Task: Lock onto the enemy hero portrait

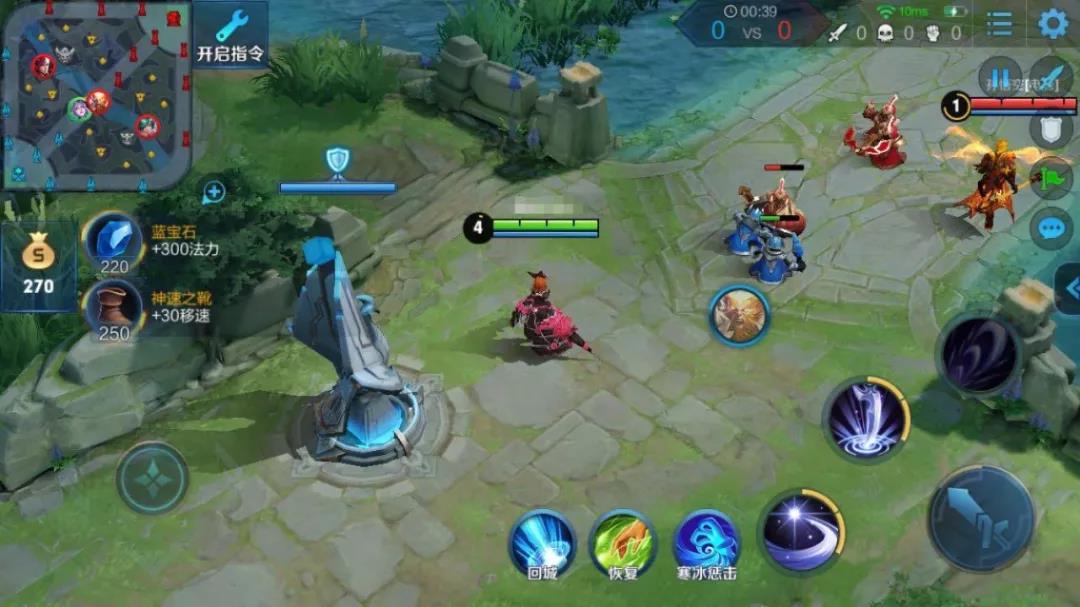Action: pos(740,315)
